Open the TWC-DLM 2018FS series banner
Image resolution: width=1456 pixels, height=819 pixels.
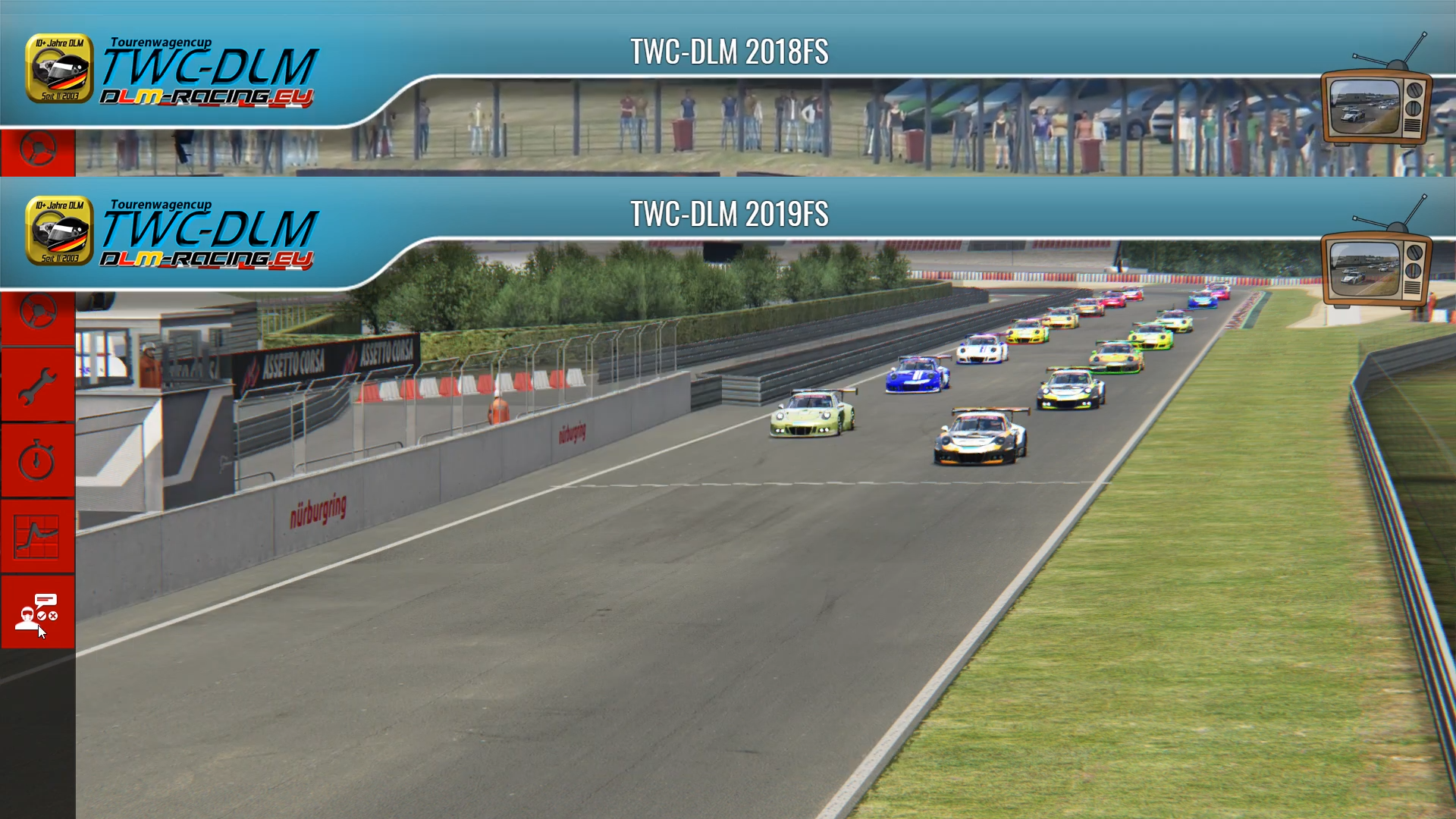[x=728, y=52]
